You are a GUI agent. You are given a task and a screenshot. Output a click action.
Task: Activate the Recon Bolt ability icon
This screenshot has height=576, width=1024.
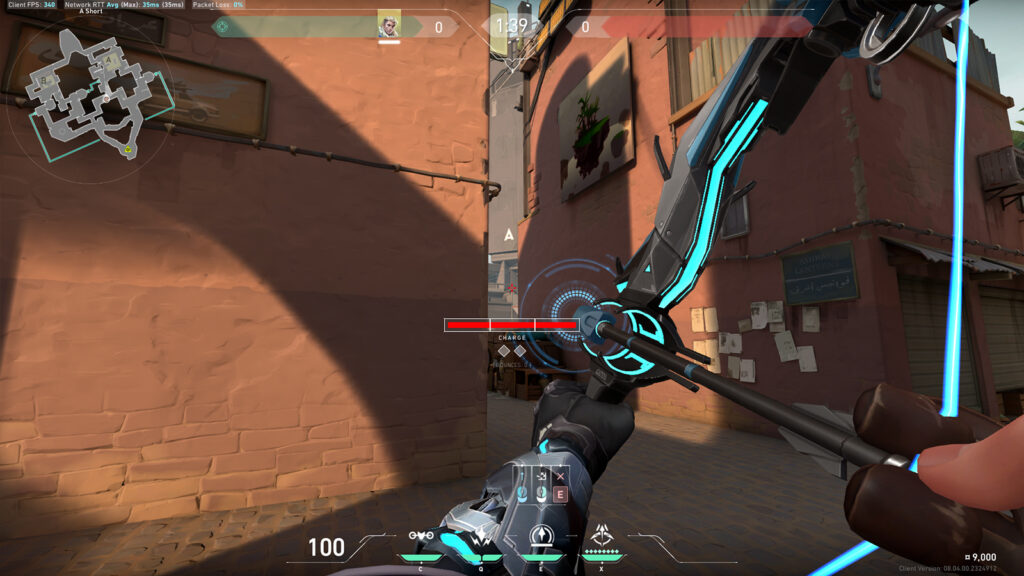(x=541, y=536)
